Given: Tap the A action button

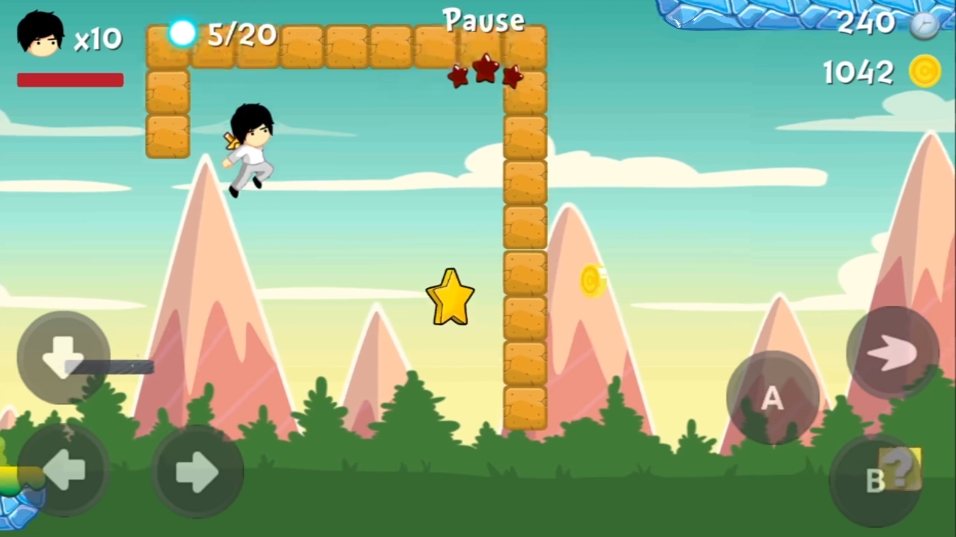Looking at the screenshot, I should [772, 398].
